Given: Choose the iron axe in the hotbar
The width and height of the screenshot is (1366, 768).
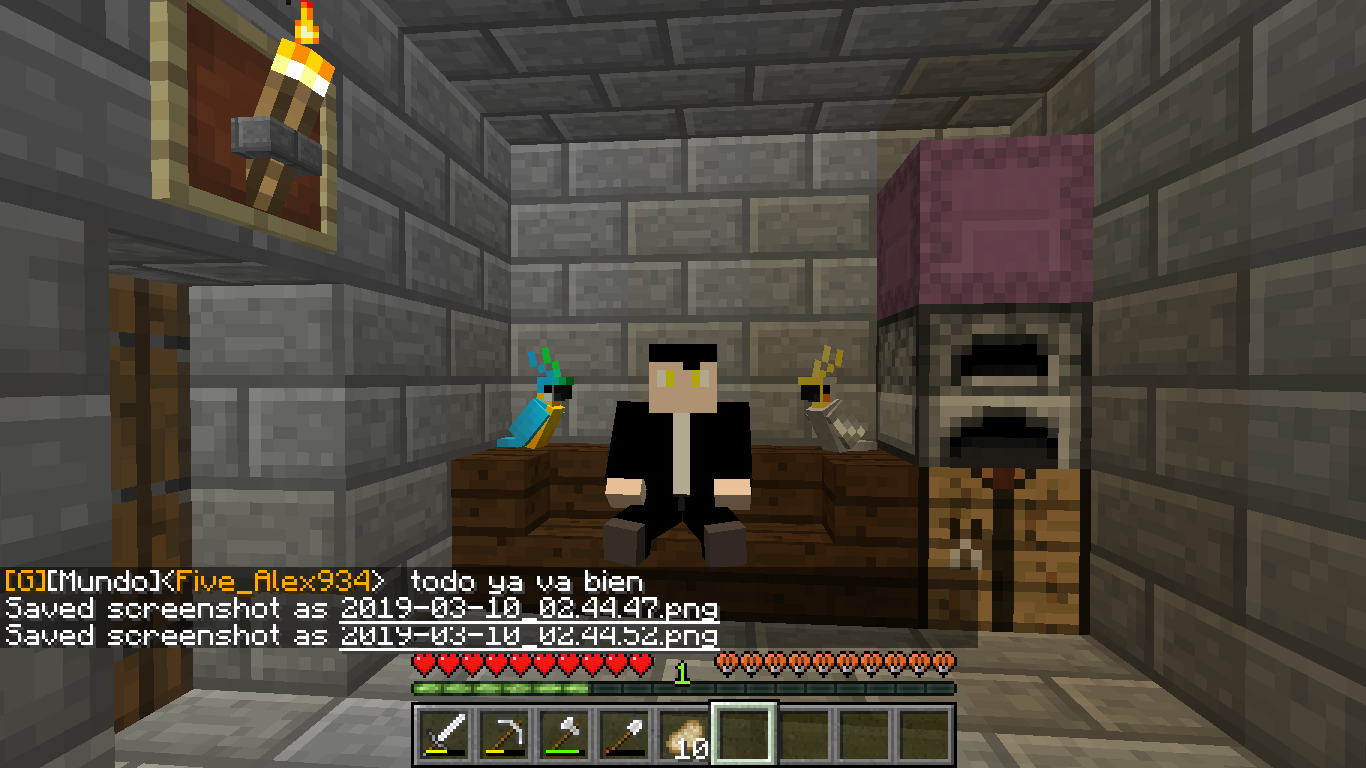Looking at the screenshot, I should (x=563, y=733).
